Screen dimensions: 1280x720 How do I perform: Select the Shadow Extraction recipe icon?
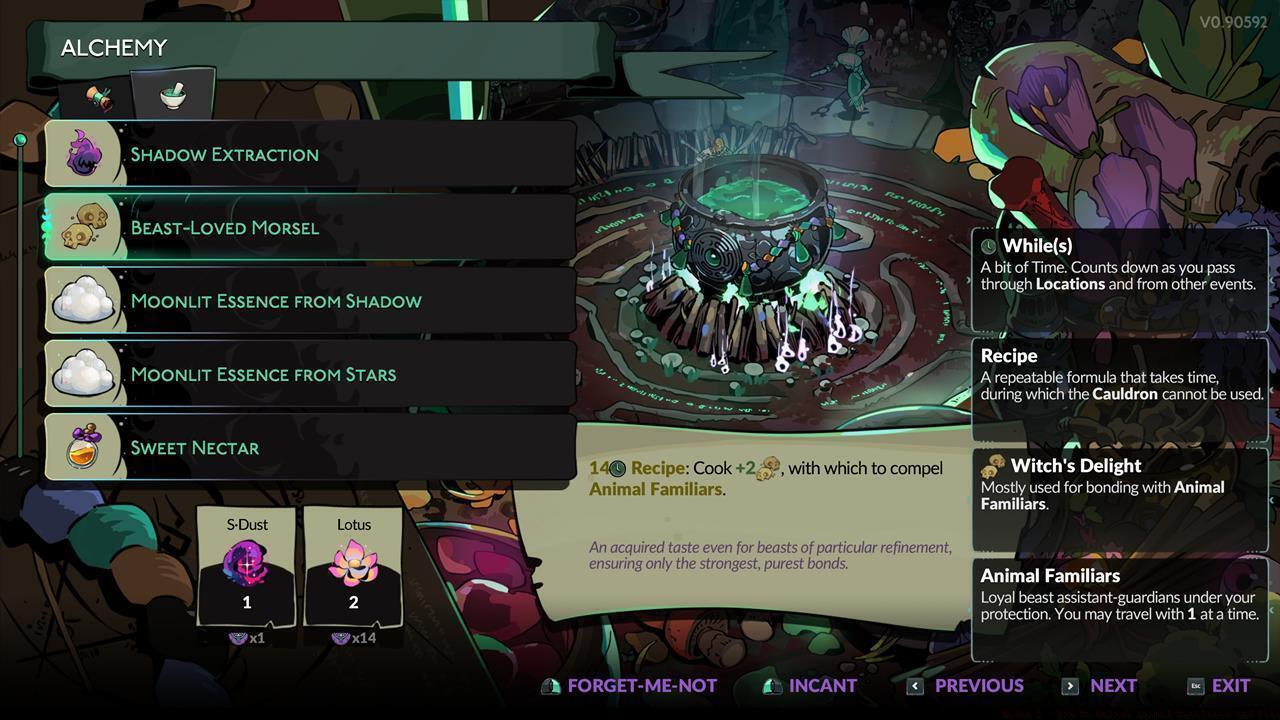pos(84,154)
